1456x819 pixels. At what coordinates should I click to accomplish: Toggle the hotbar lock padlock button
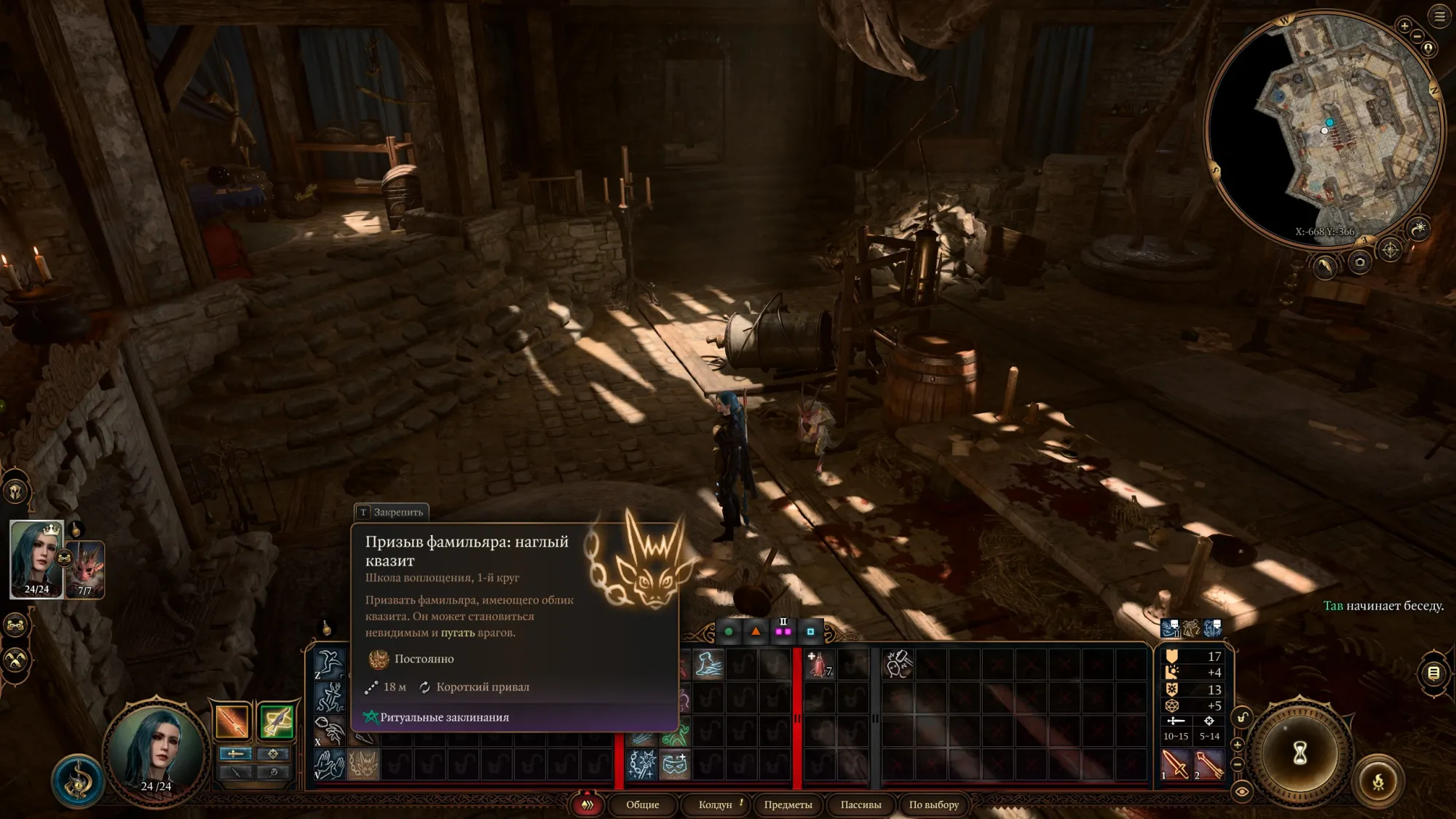click(1242, 718)
